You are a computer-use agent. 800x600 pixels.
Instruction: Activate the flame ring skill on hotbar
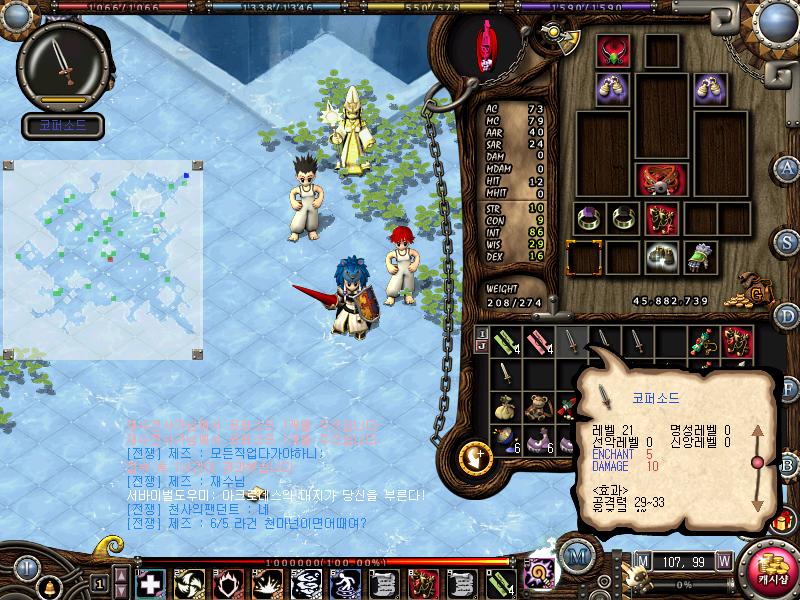[228, 582]
